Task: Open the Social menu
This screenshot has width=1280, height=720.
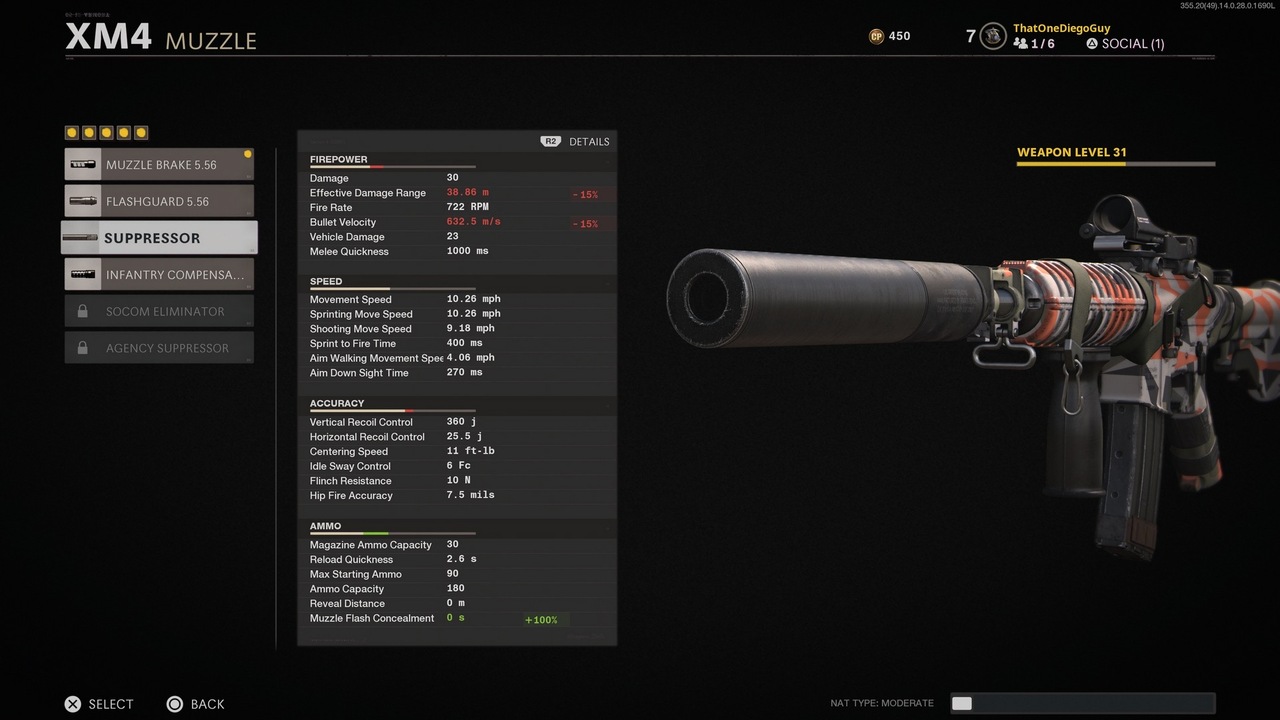Action: pyautogui.click(x=1125, y=44)
